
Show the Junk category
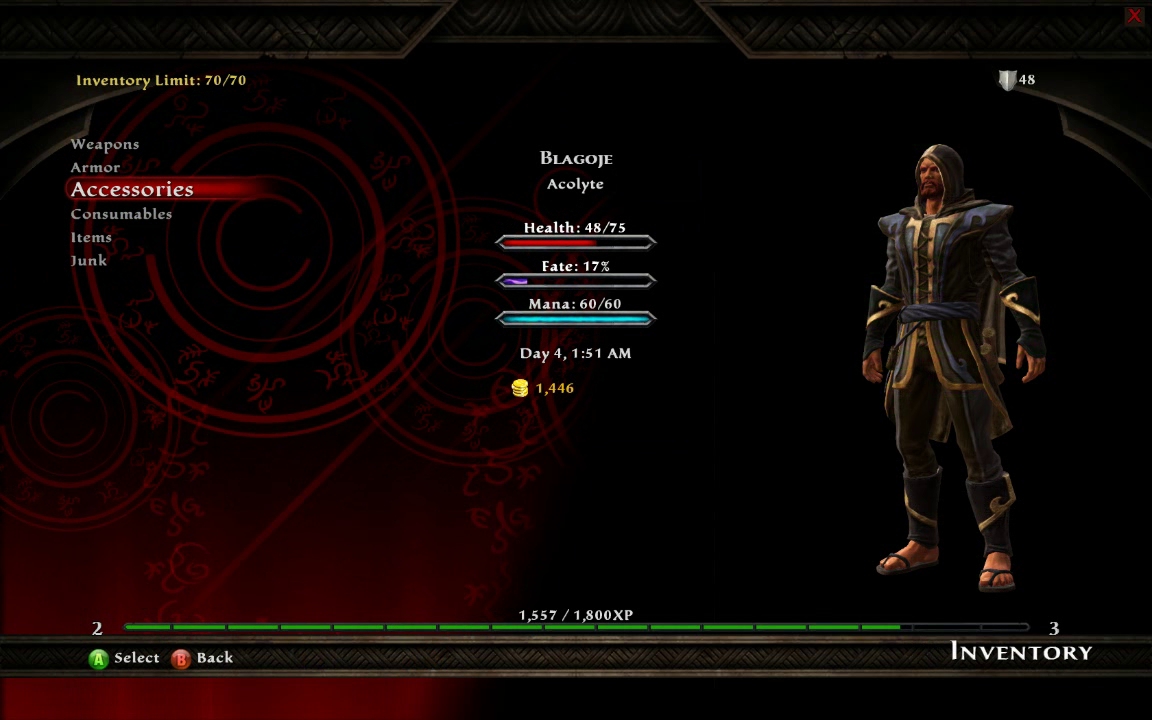click(89, 260)
